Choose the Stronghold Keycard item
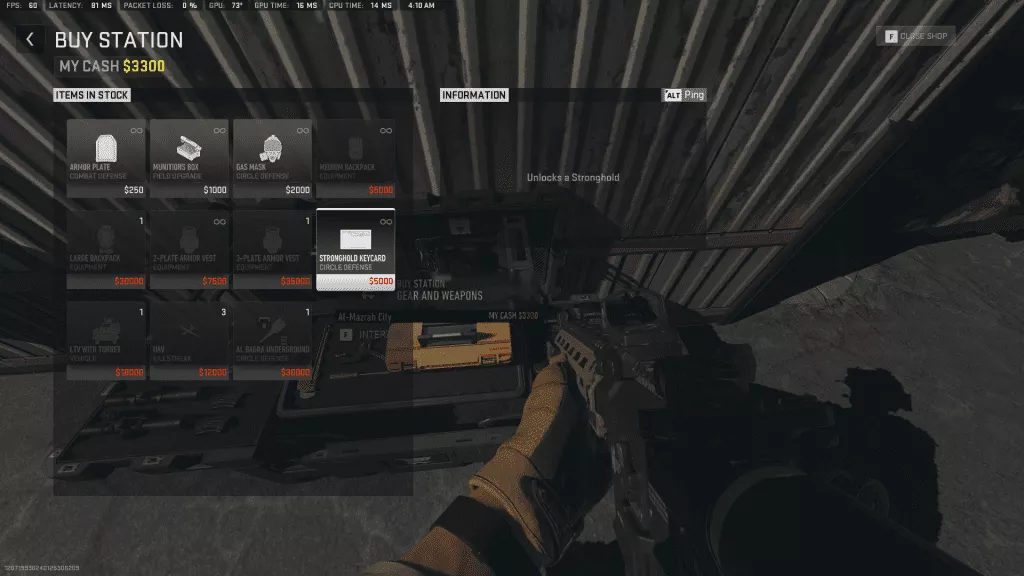Image resolution: width=1024 pixels, height=576 pixels. [355, 249]
